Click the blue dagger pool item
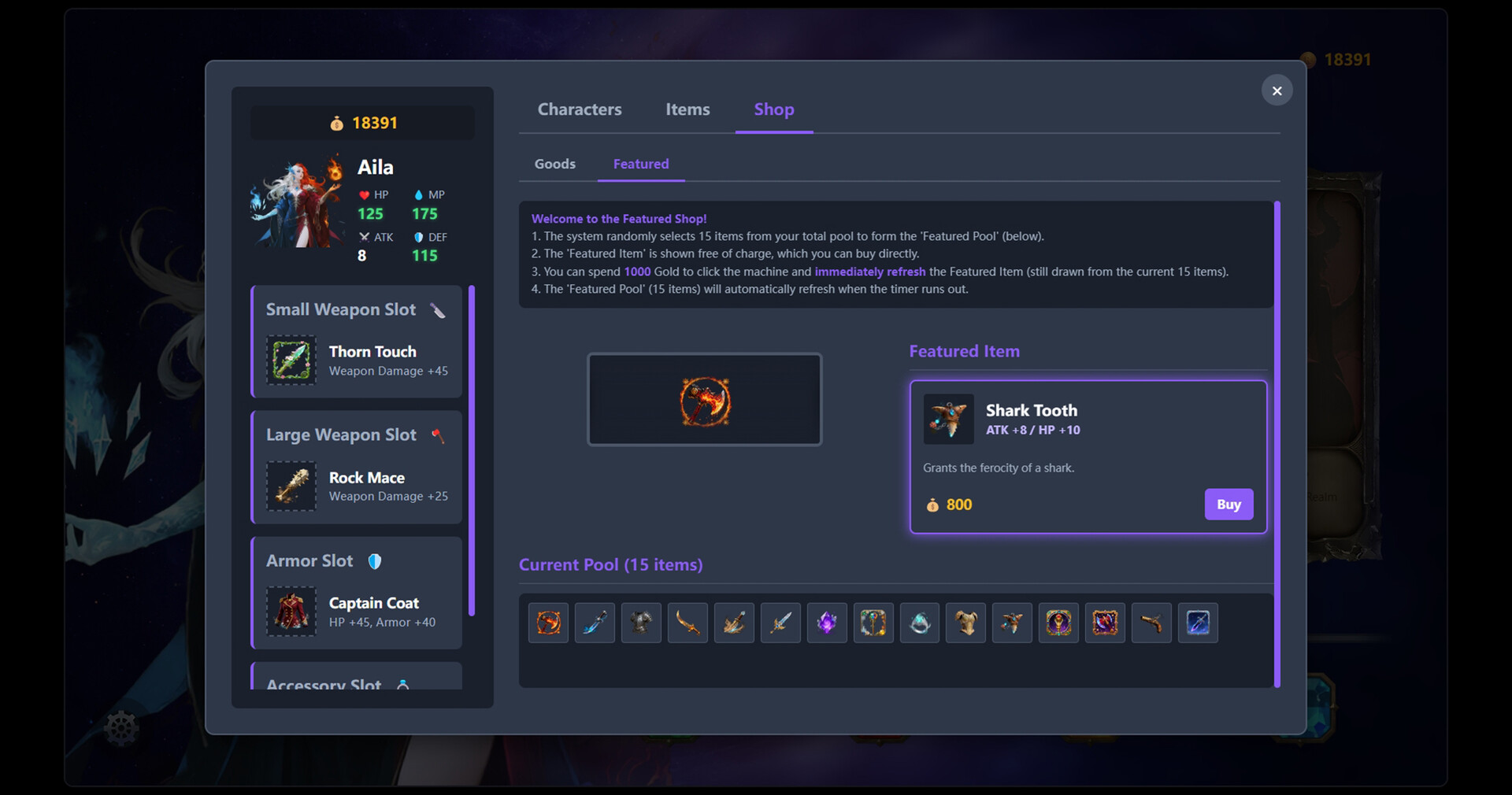Viewport: 1512px width, 795px height. [x=594, y=623]
